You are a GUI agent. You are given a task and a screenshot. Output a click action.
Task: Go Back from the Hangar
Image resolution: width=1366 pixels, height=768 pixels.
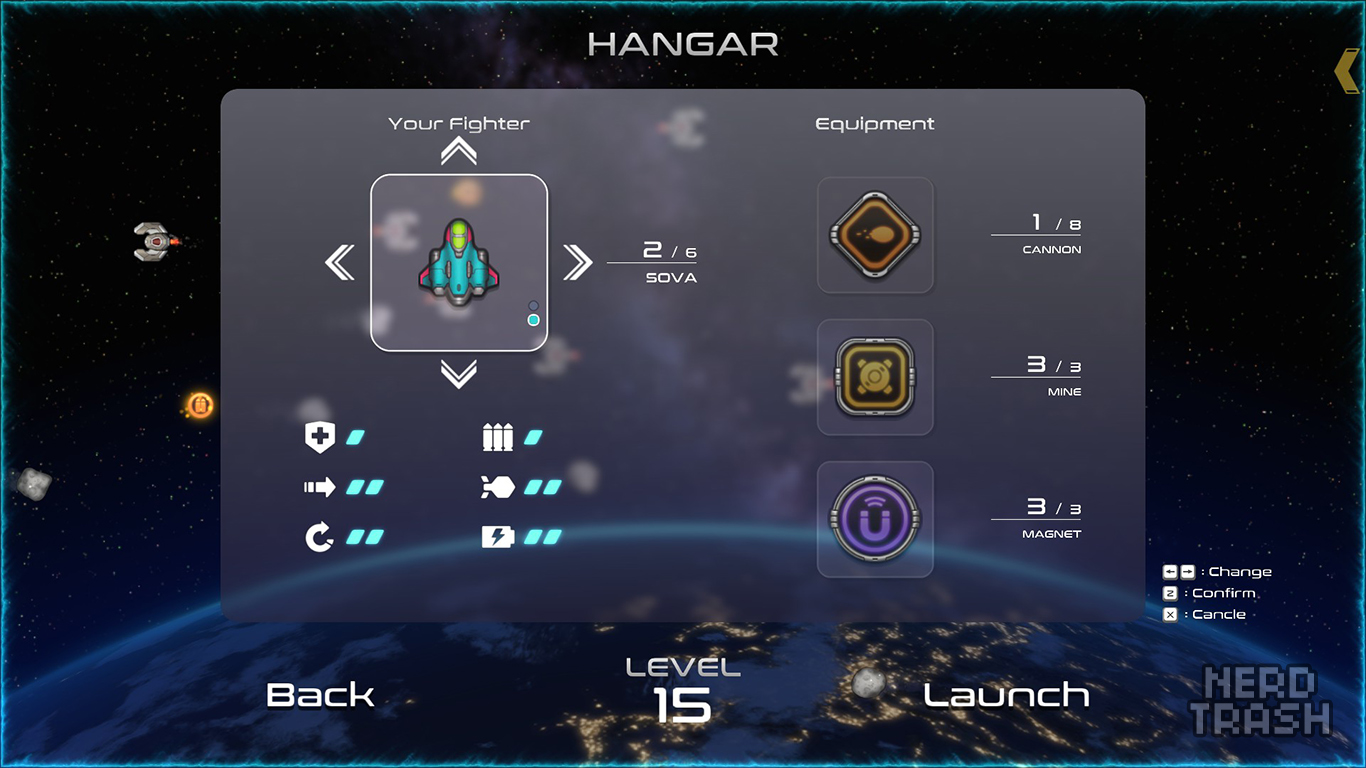320,695
